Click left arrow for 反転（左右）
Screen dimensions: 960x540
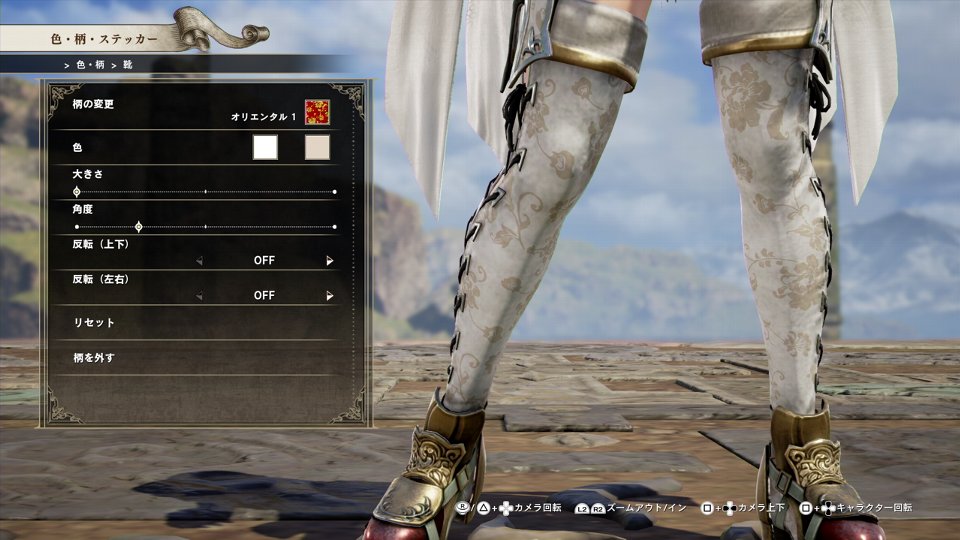click(199, 296)
